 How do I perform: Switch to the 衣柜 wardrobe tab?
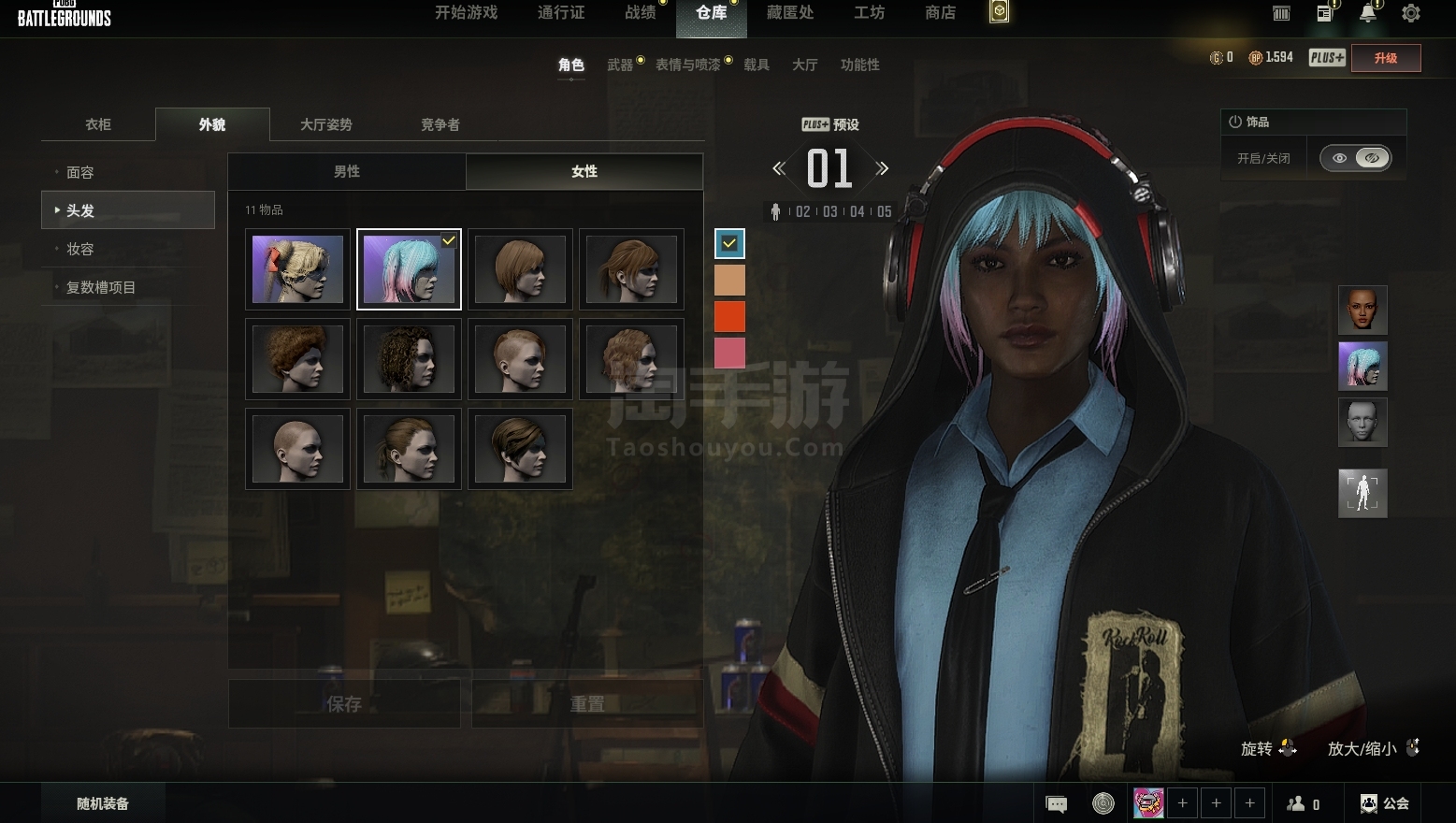[98, 124]
